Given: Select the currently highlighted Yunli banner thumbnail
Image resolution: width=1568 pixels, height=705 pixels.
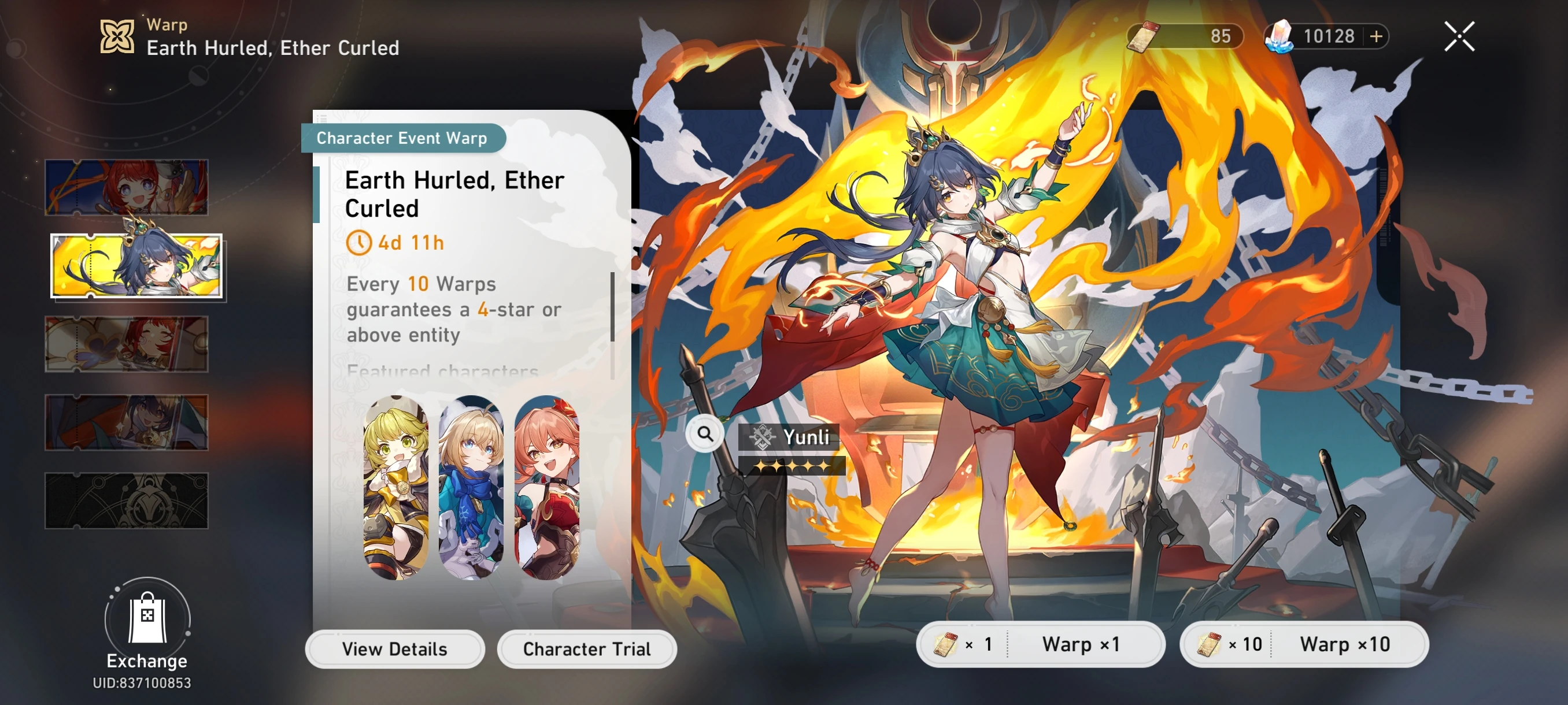Looking at the screenshot, I should tap(138, 266).
